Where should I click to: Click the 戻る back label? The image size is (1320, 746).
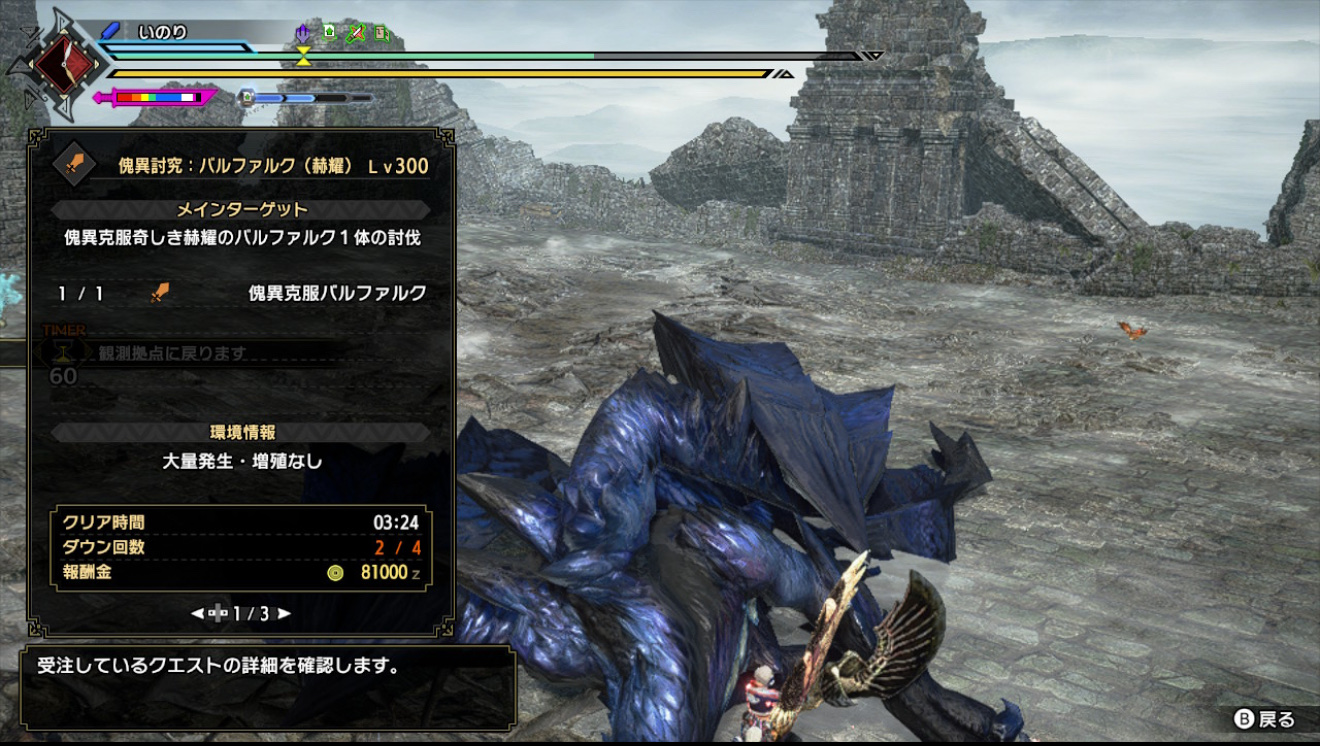coord(1276,720)
